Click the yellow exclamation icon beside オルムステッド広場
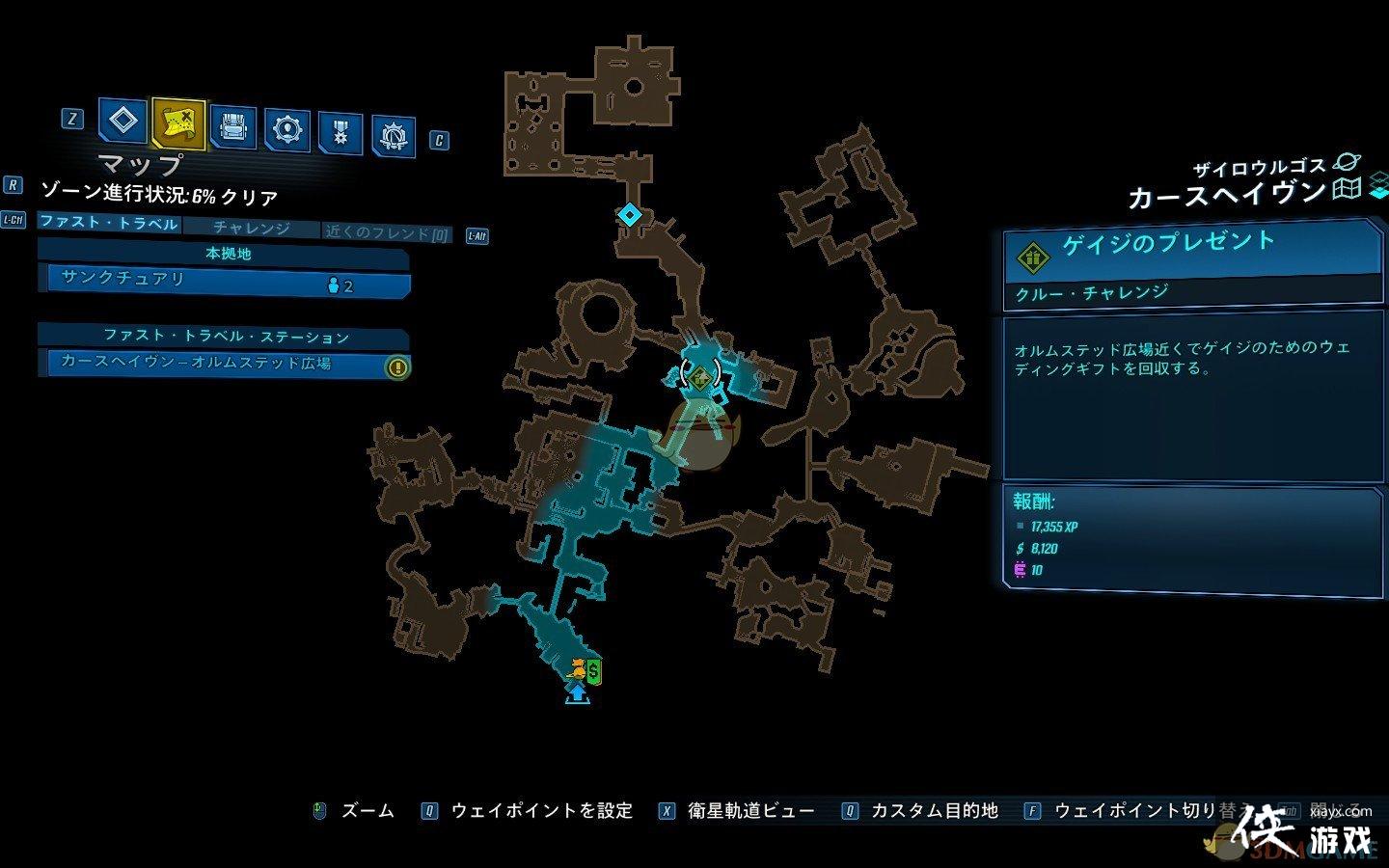Screen dimensions: 1389x868 click(x=395, y=366)
